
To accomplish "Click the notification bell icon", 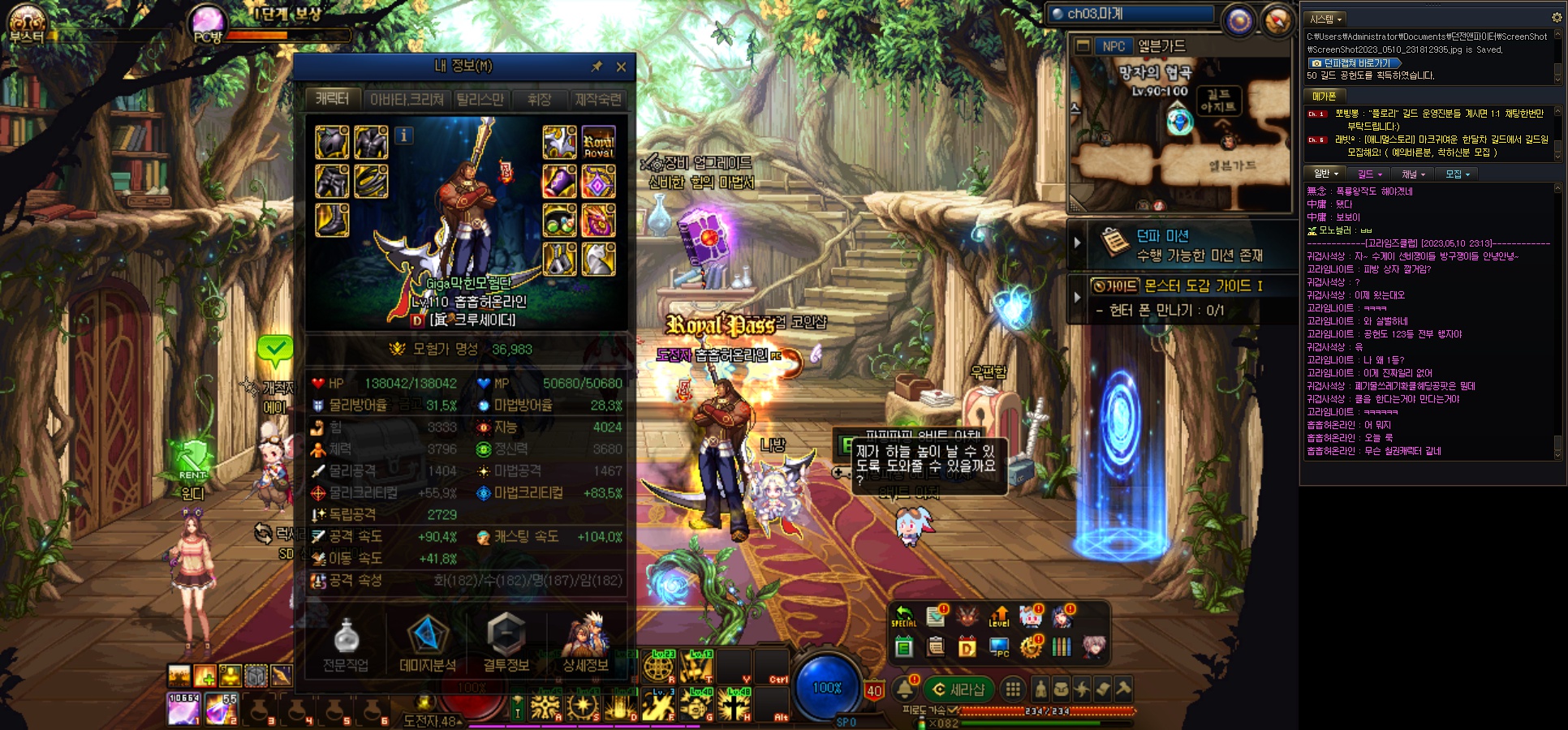I will coord(905,689).
